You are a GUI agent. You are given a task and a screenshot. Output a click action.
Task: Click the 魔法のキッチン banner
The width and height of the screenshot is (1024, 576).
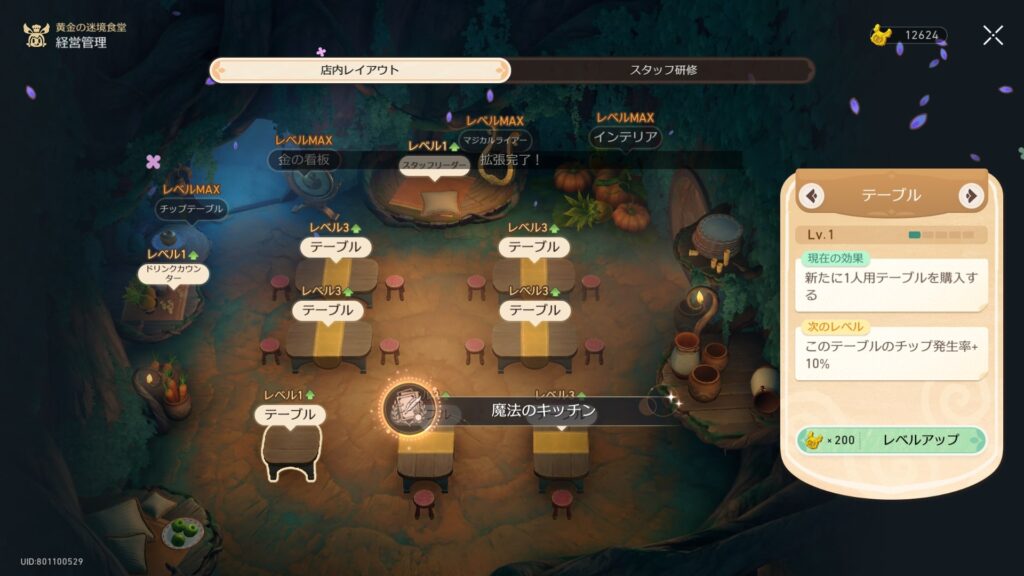[x=543, y=410]
